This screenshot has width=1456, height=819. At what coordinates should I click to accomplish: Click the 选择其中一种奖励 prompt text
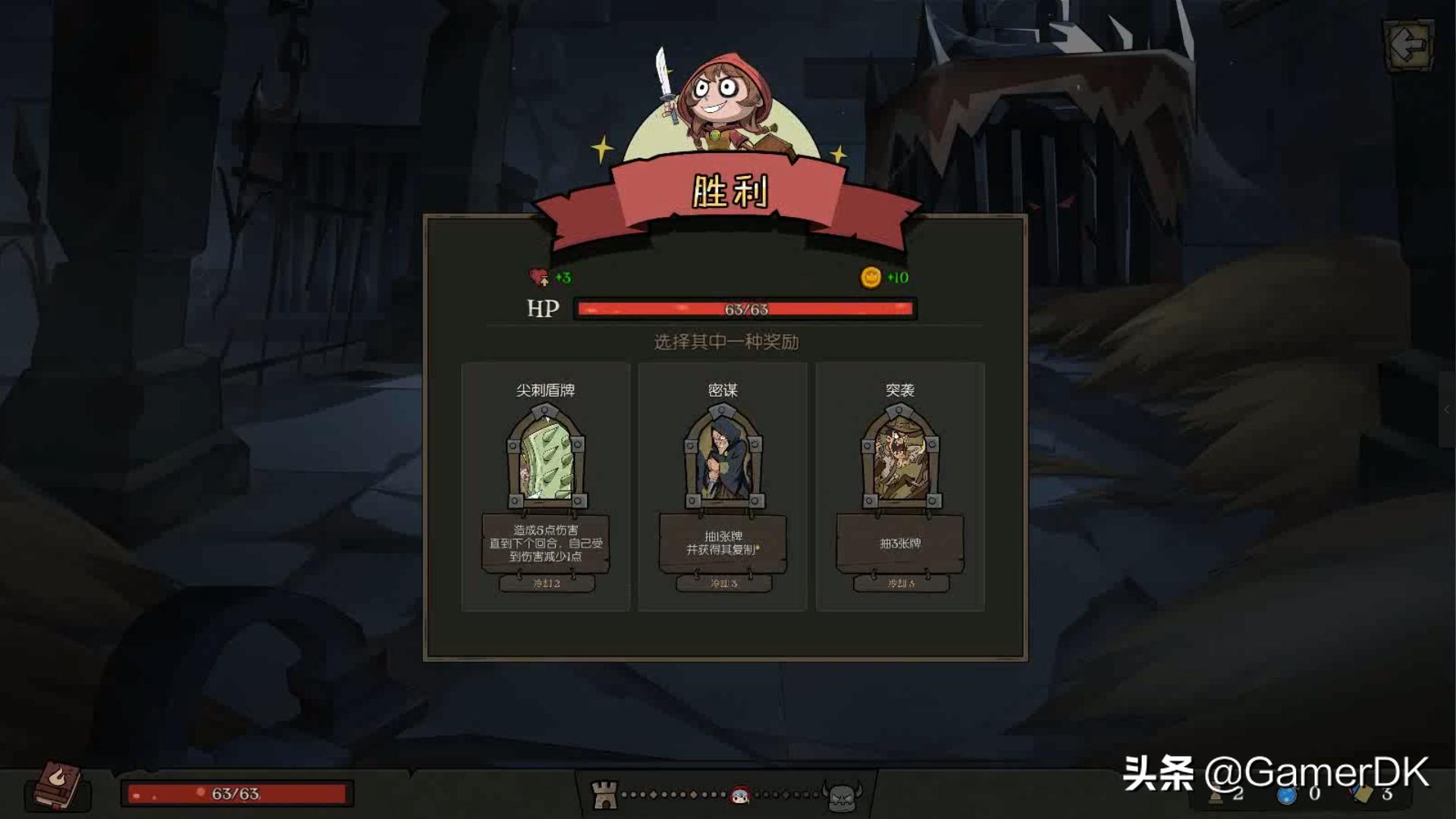click(727, 342)
